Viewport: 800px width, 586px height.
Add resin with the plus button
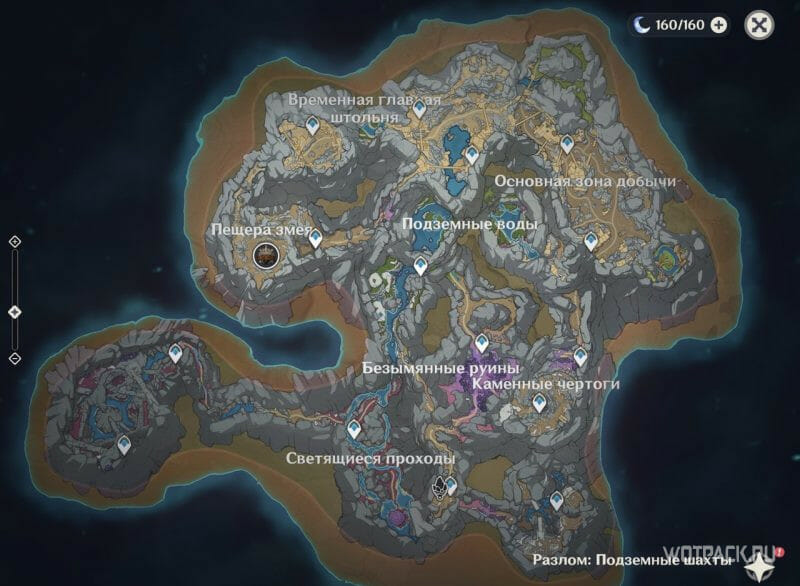tap(718, 26)
